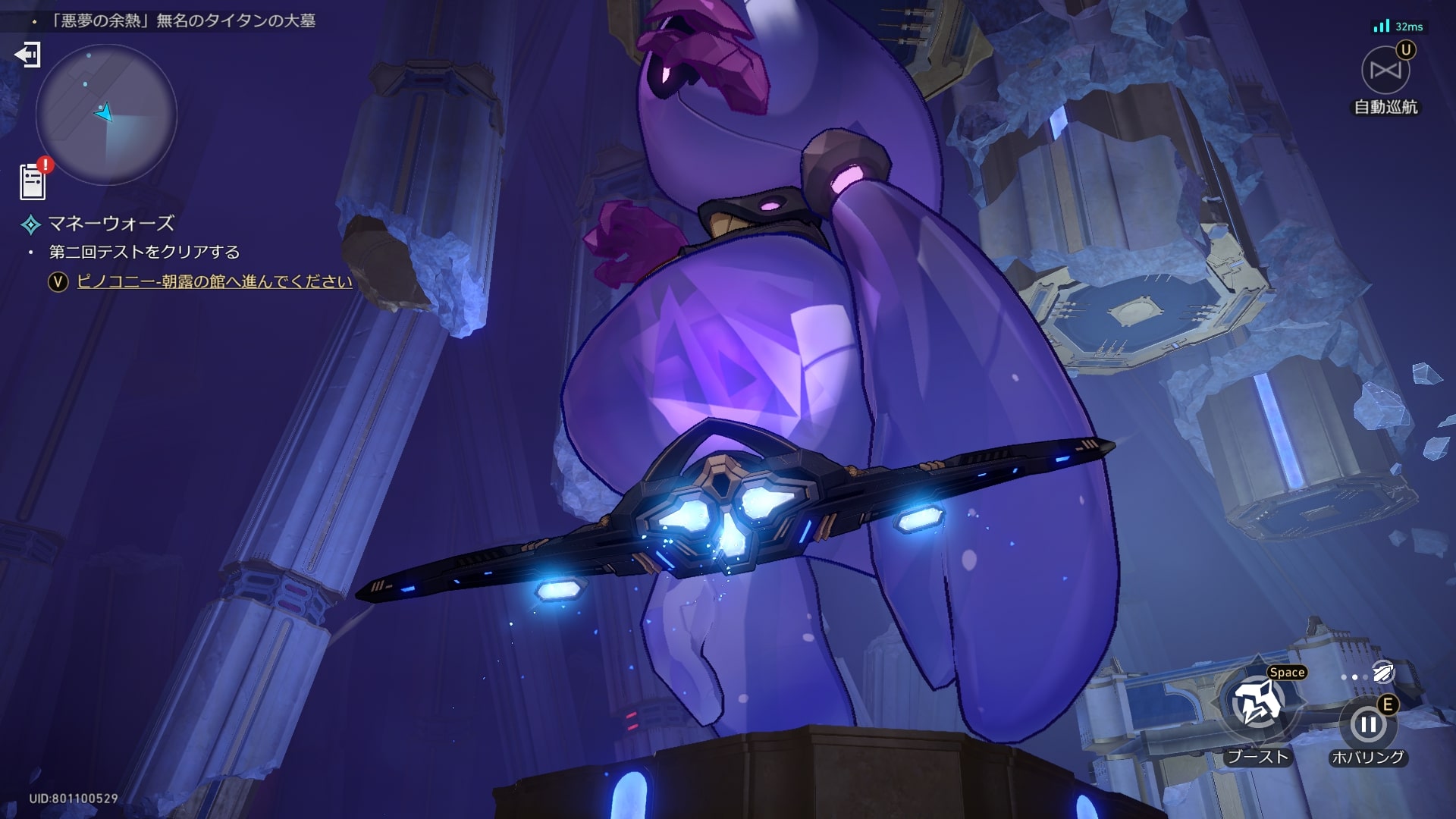Open the circular minimap
Viewport: 1456px width, 819px height.
pos(106,115)
